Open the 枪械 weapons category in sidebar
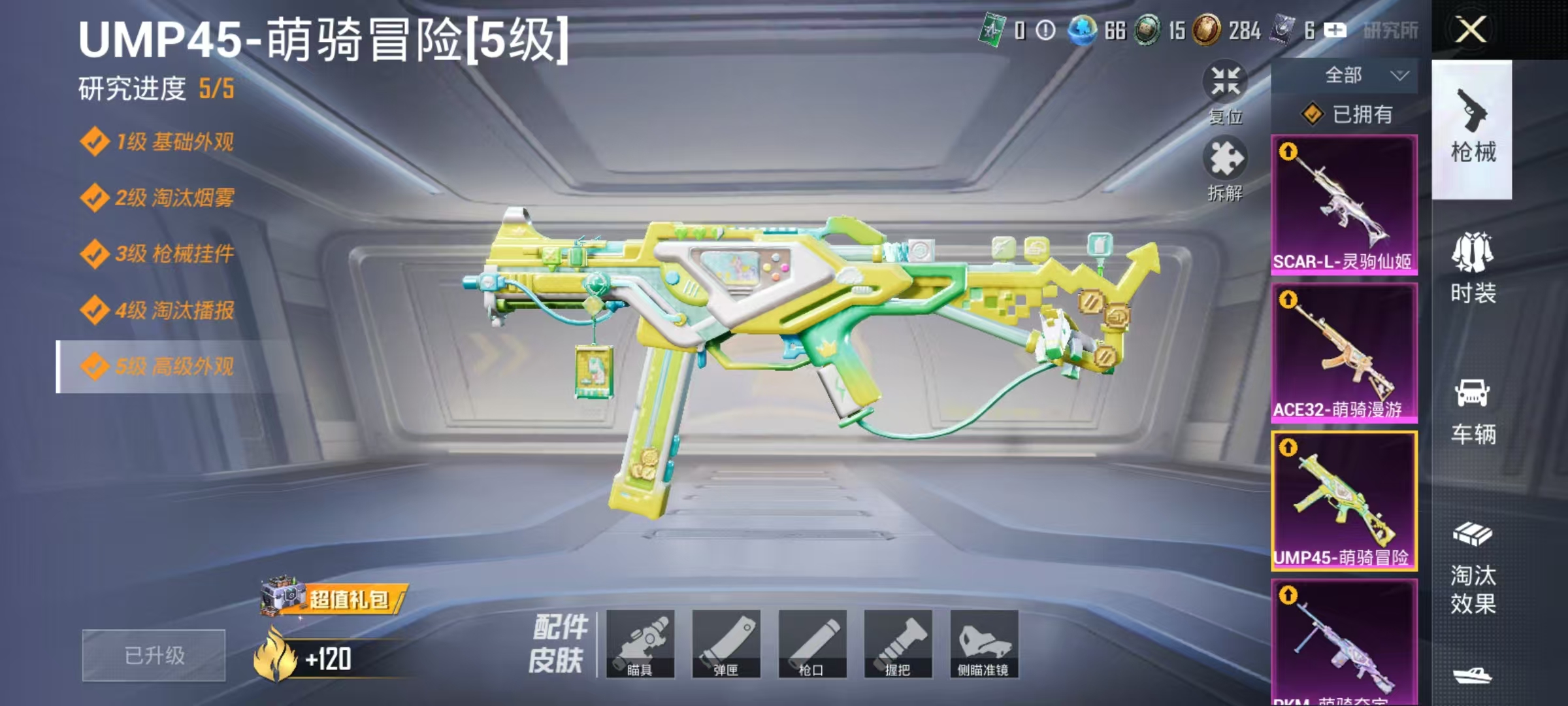This screenshot has height=706, width=1568. 1473,127
